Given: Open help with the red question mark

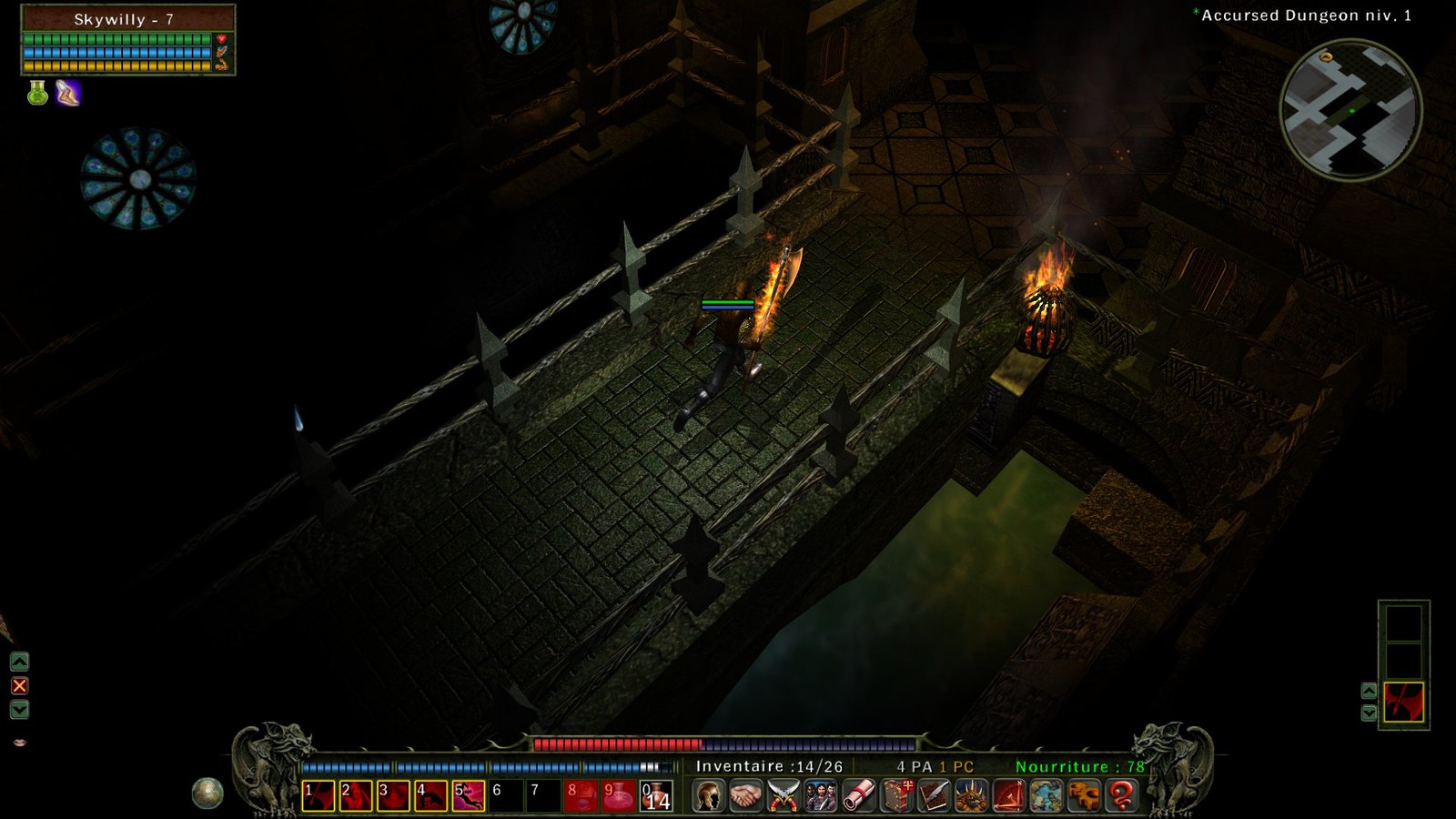Looking at the screenshot, I should coord(1122,795).
